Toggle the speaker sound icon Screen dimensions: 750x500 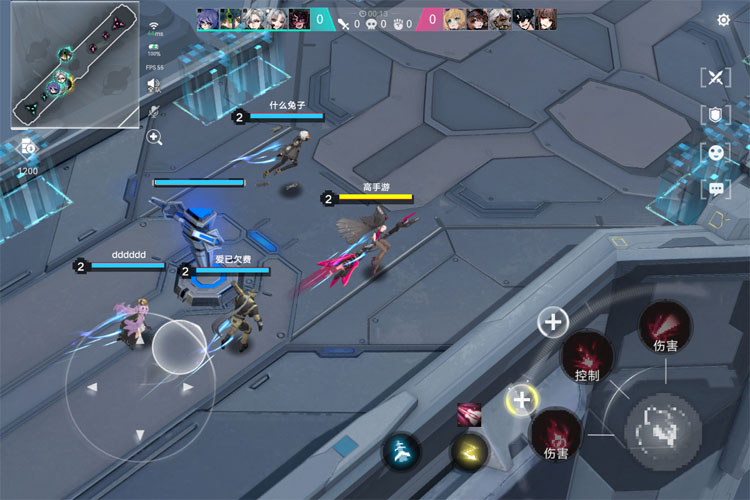[155, 86]
